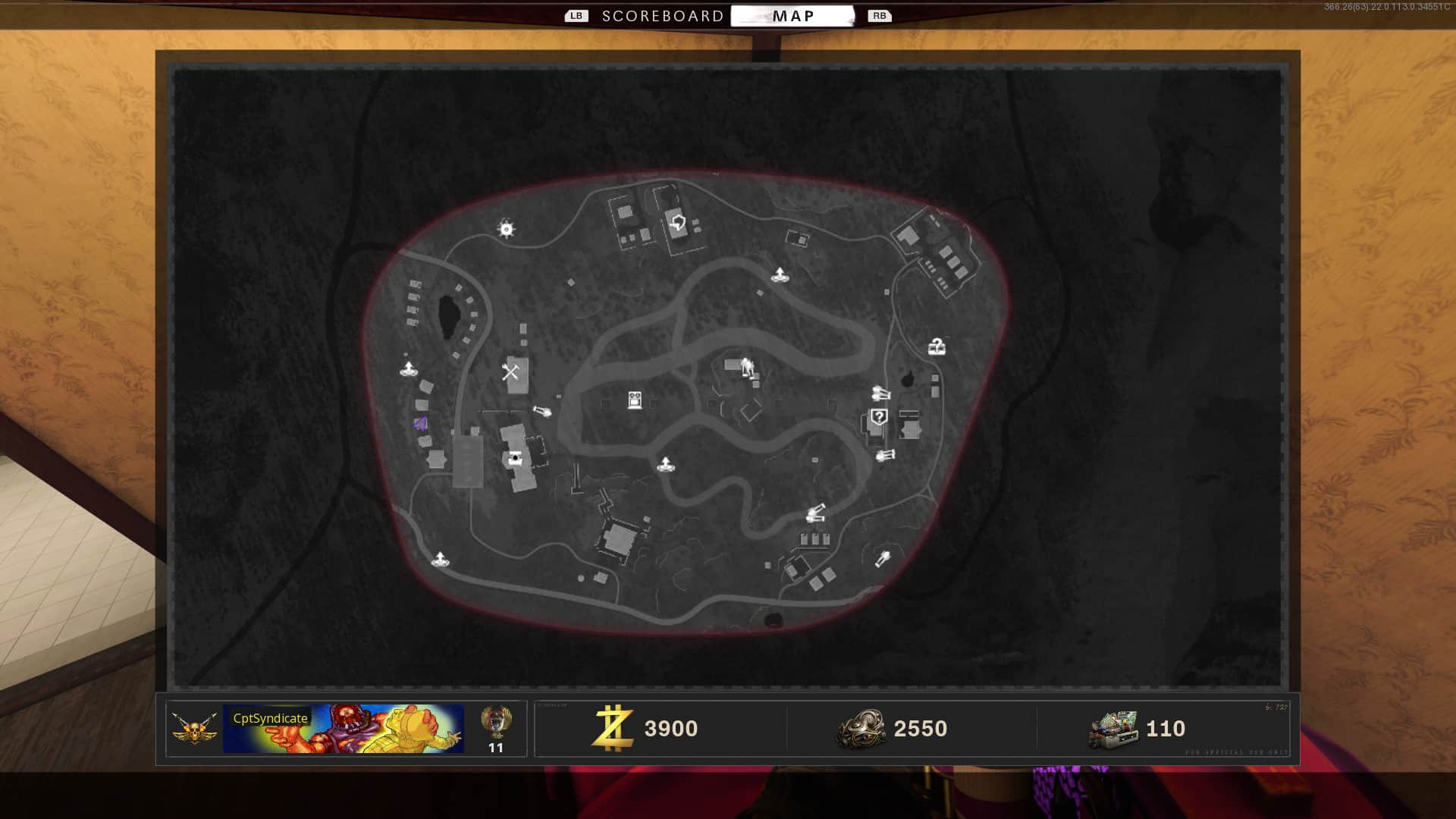Select the Map tab
The width and height of the screenshot is (1456, 819).
coord(792,16)
